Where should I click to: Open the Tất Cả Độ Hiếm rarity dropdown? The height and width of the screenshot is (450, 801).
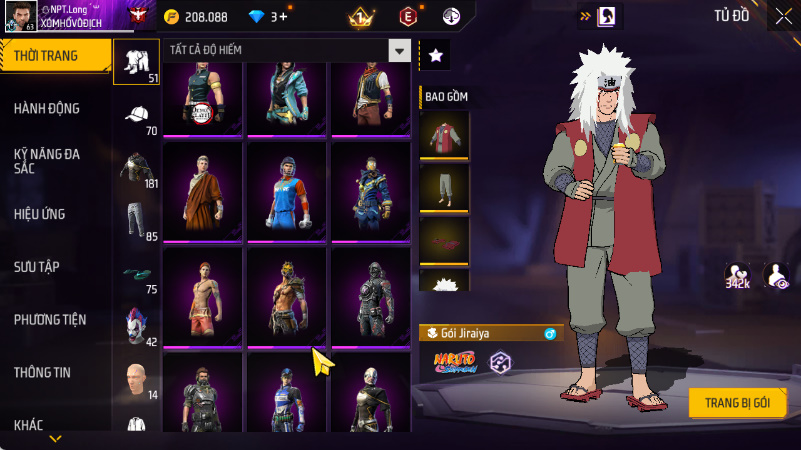399,51
